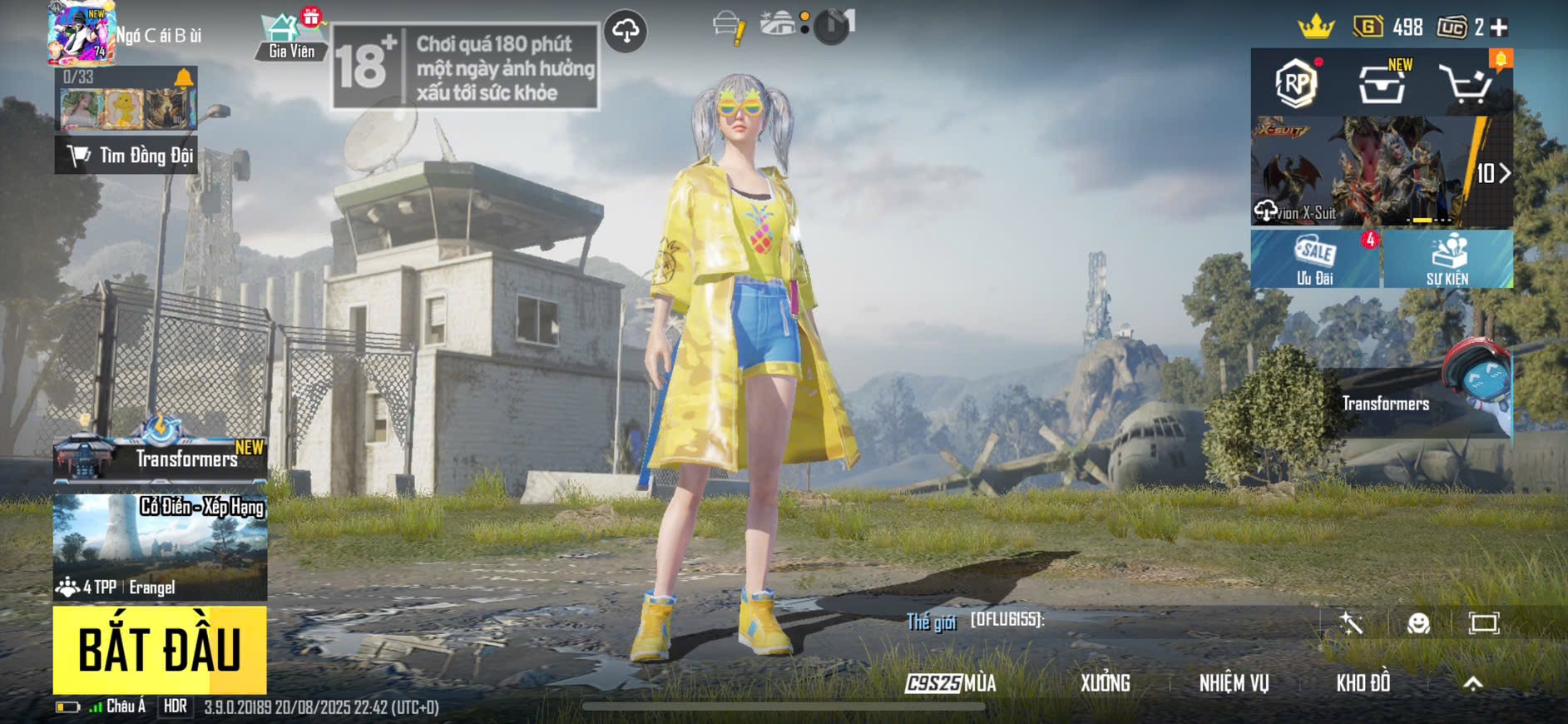Expand the bottom menu arrow

[1473, 683]
